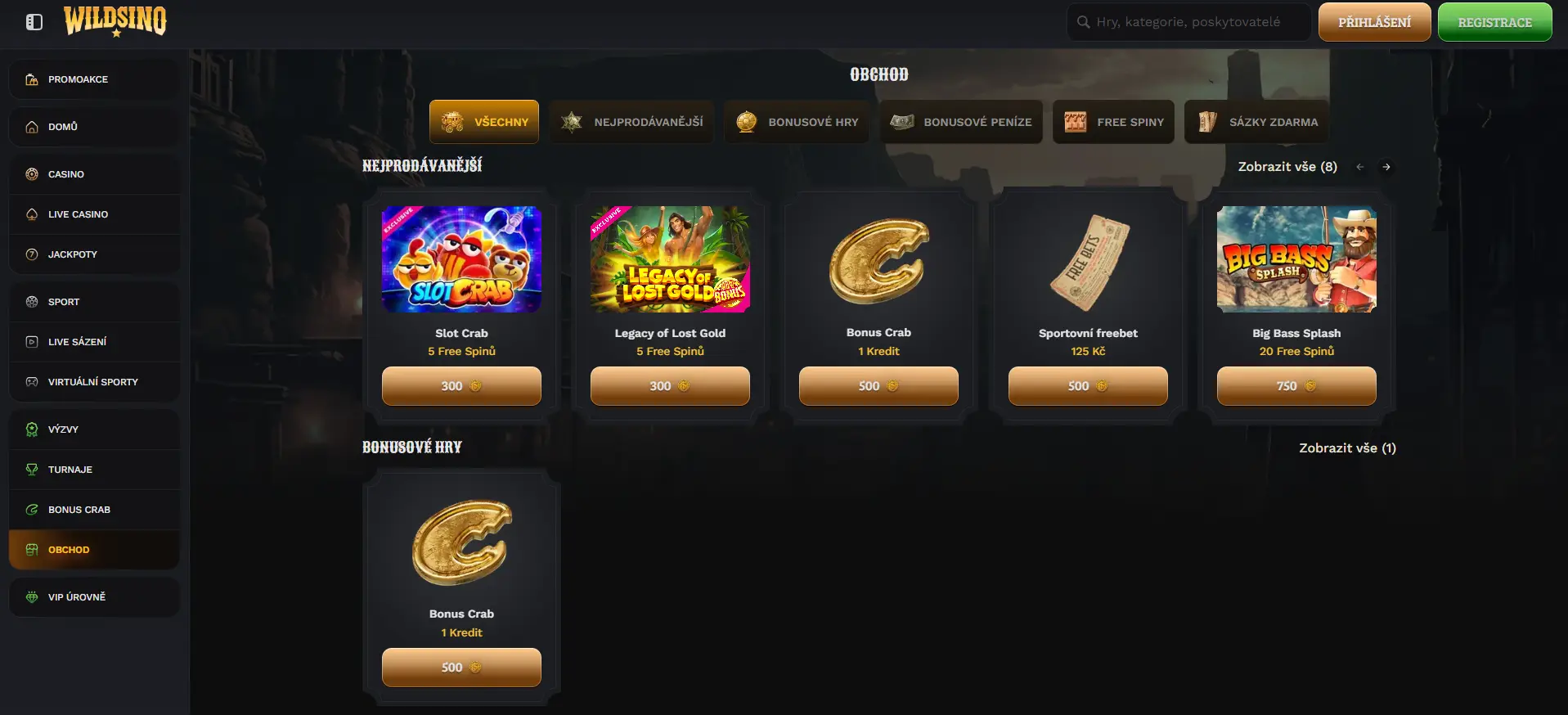Select the Bonusové hry category tab
The height and width of the screenshot is (715, 1568).
797,122
